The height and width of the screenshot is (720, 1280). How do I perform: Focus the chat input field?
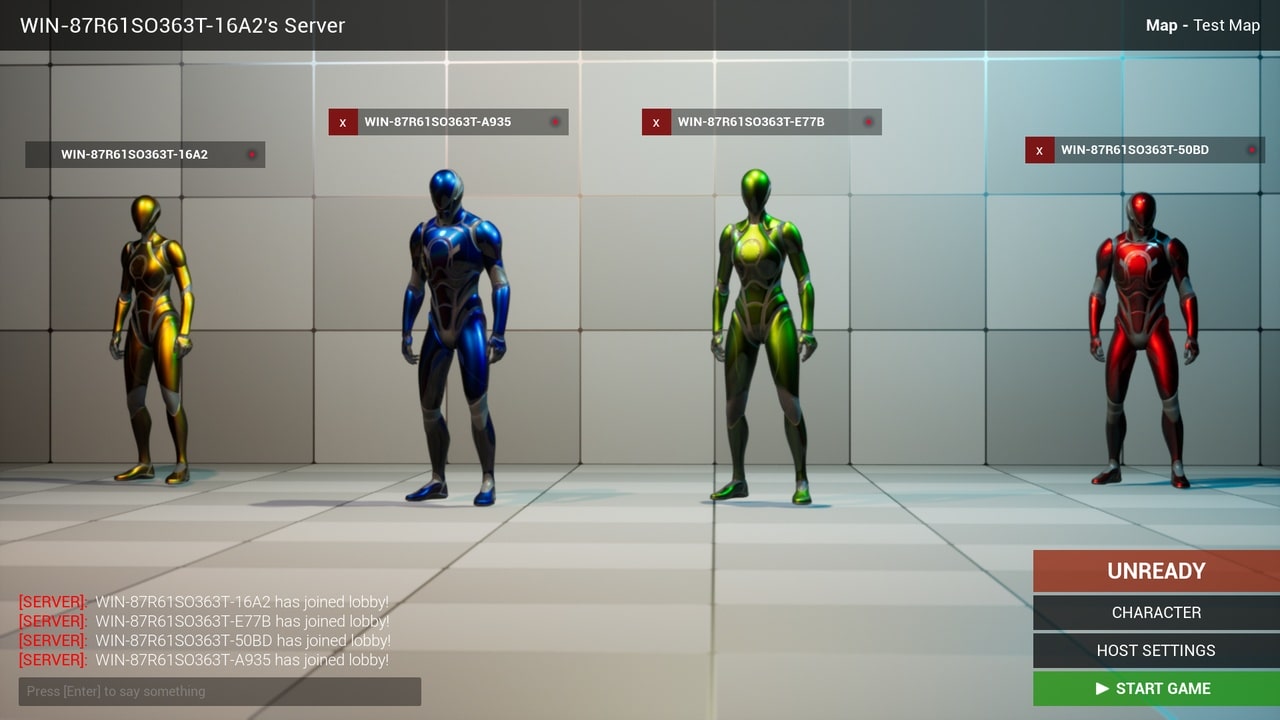click(x=219, y=691)
